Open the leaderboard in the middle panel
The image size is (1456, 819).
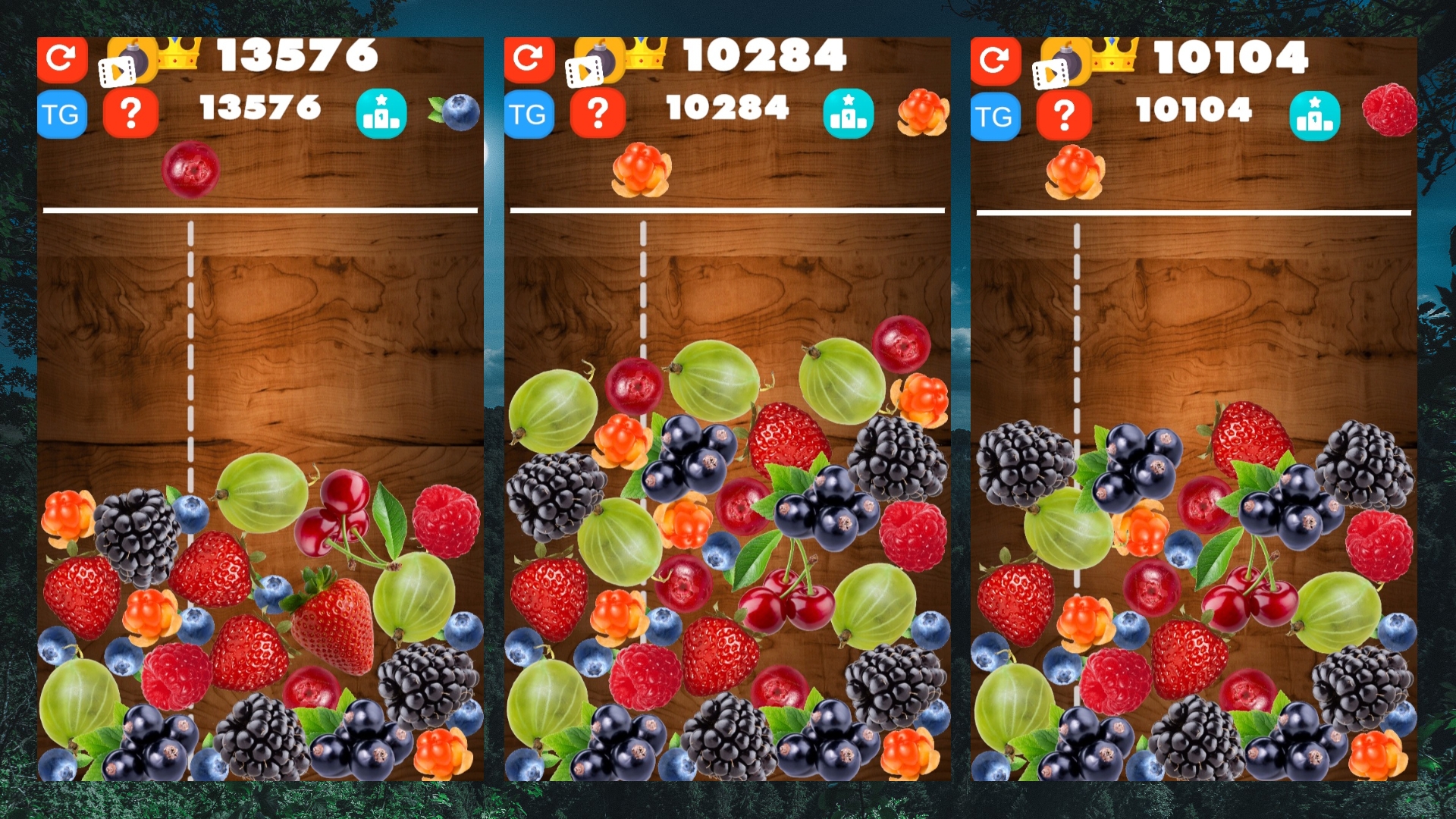849,112
